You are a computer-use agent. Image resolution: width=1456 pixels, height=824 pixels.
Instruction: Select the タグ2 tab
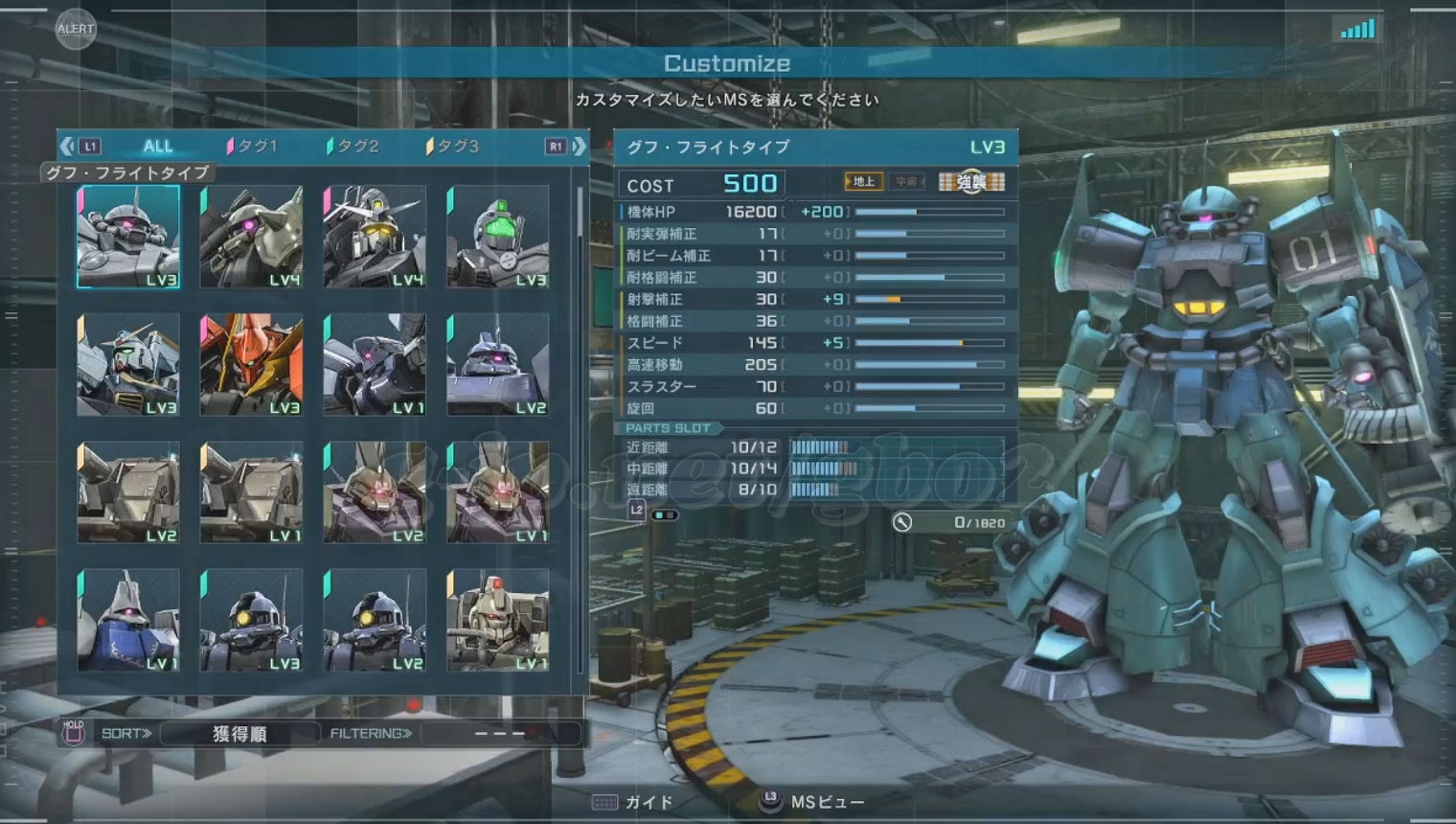pos(355,147)
